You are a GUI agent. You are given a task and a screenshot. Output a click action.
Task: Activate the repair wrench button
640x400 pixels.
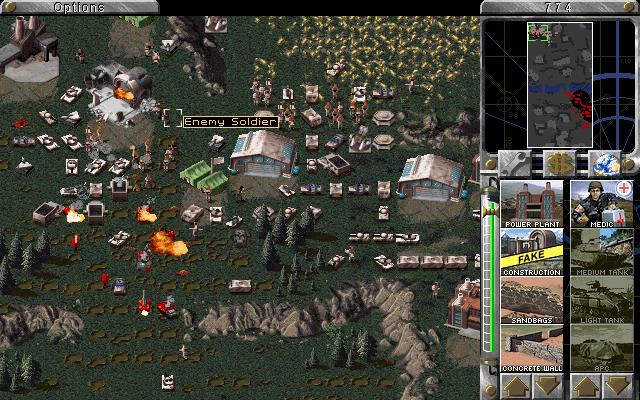tap(514, 163)
